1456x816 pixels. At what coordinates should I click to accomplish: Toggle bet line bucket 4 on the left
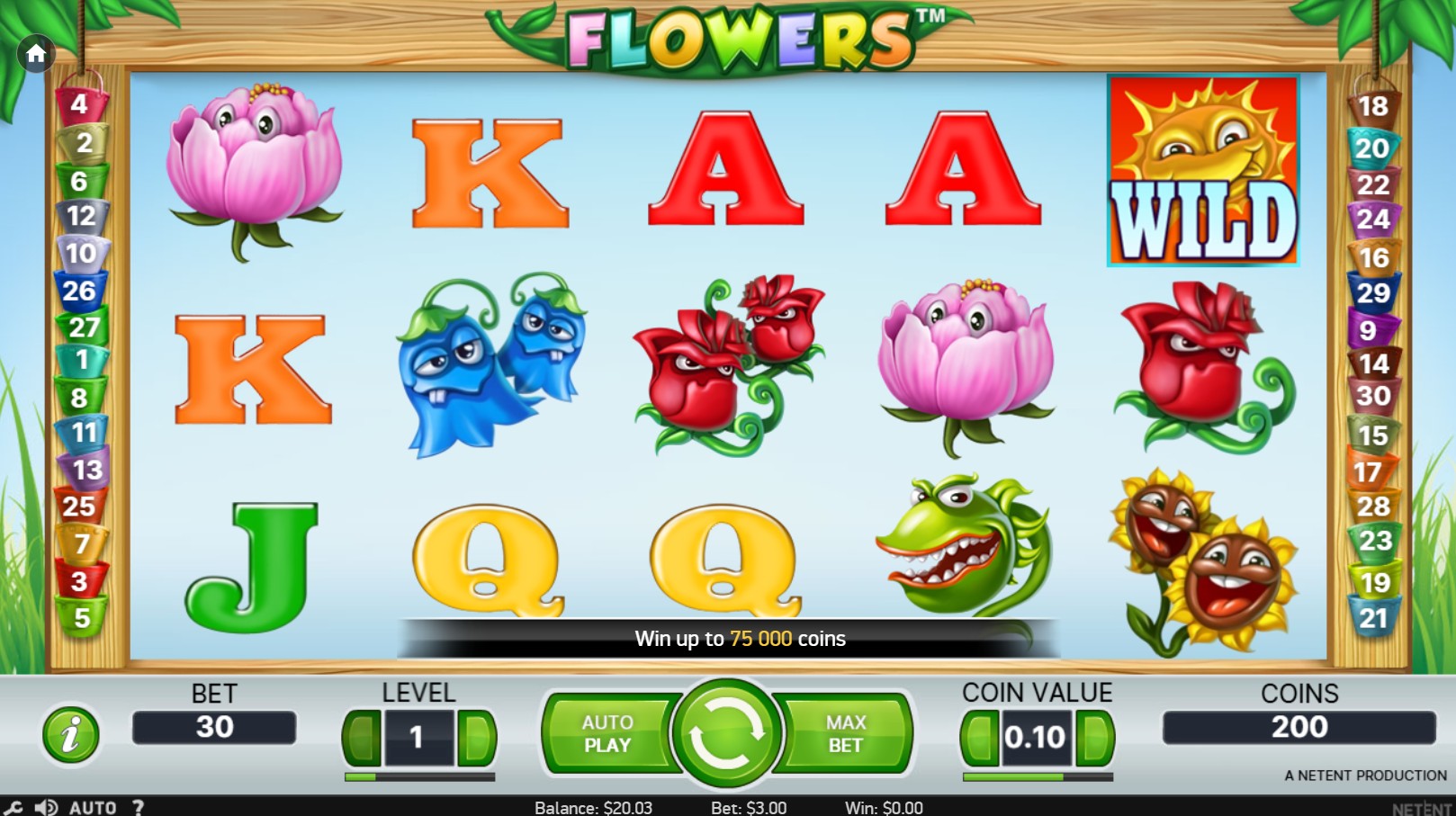click(82, 103)
